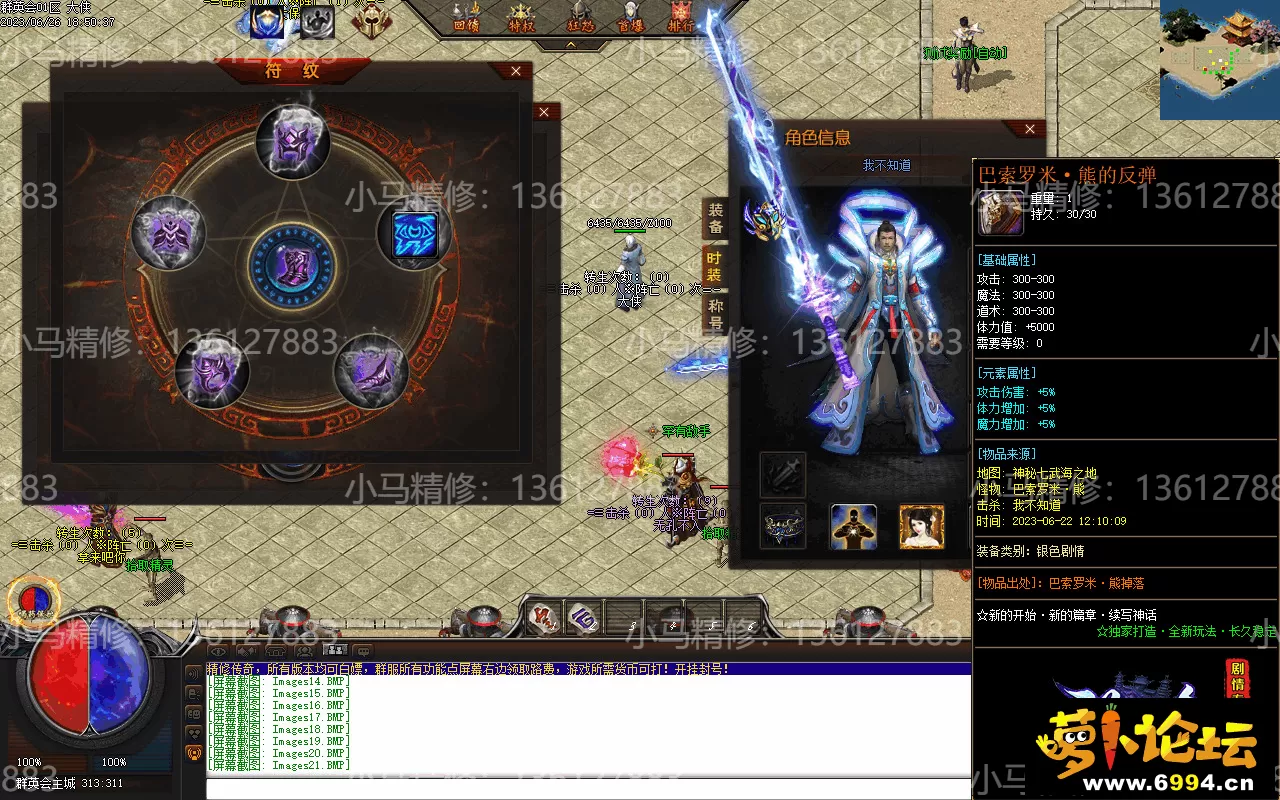Open the 称号 title tab

point(716,314)
